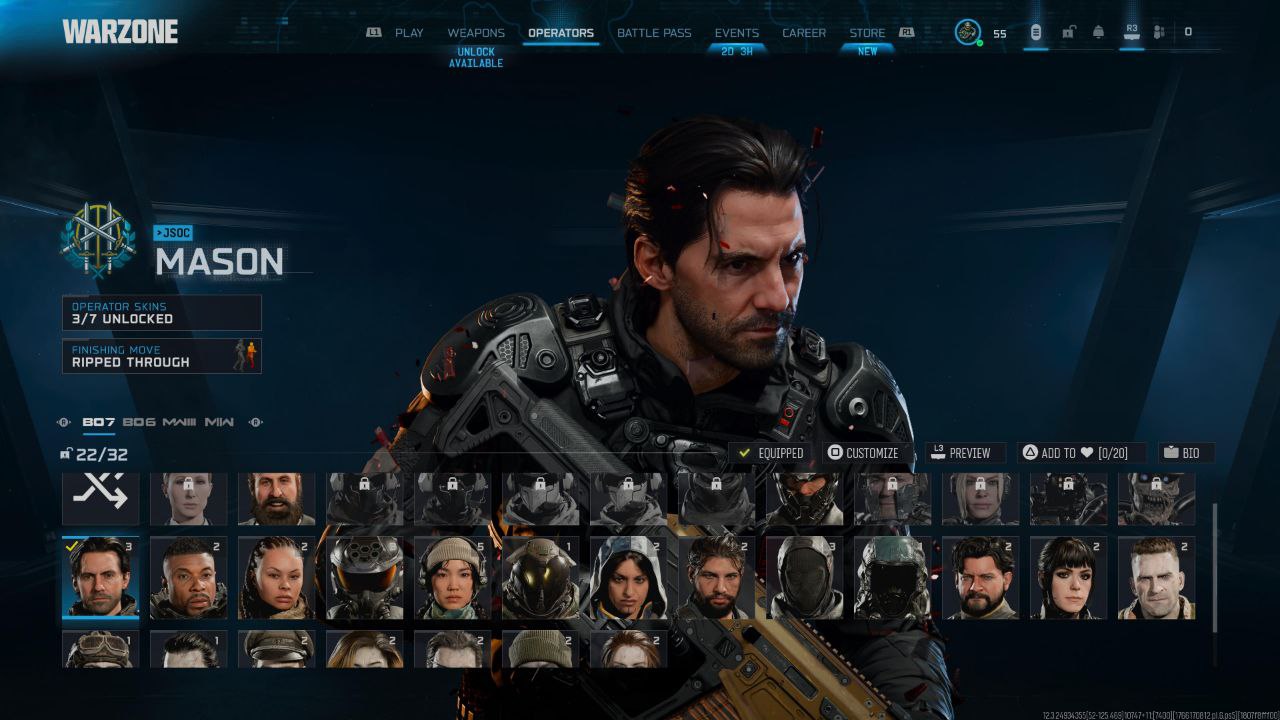Open the player profile avatar
The height and width of the screenshot is (720, 1280).
(967, 32)
